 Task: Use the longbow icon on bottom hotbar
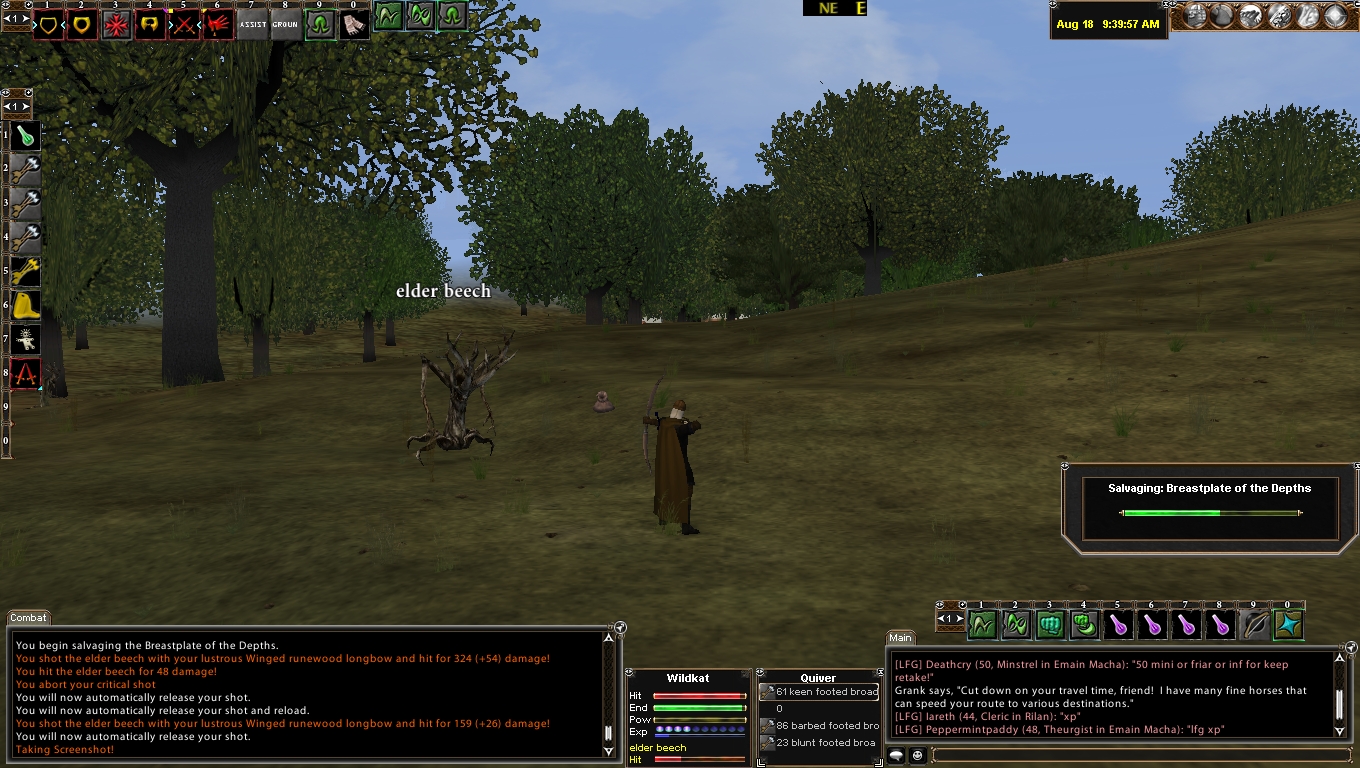1254,625
